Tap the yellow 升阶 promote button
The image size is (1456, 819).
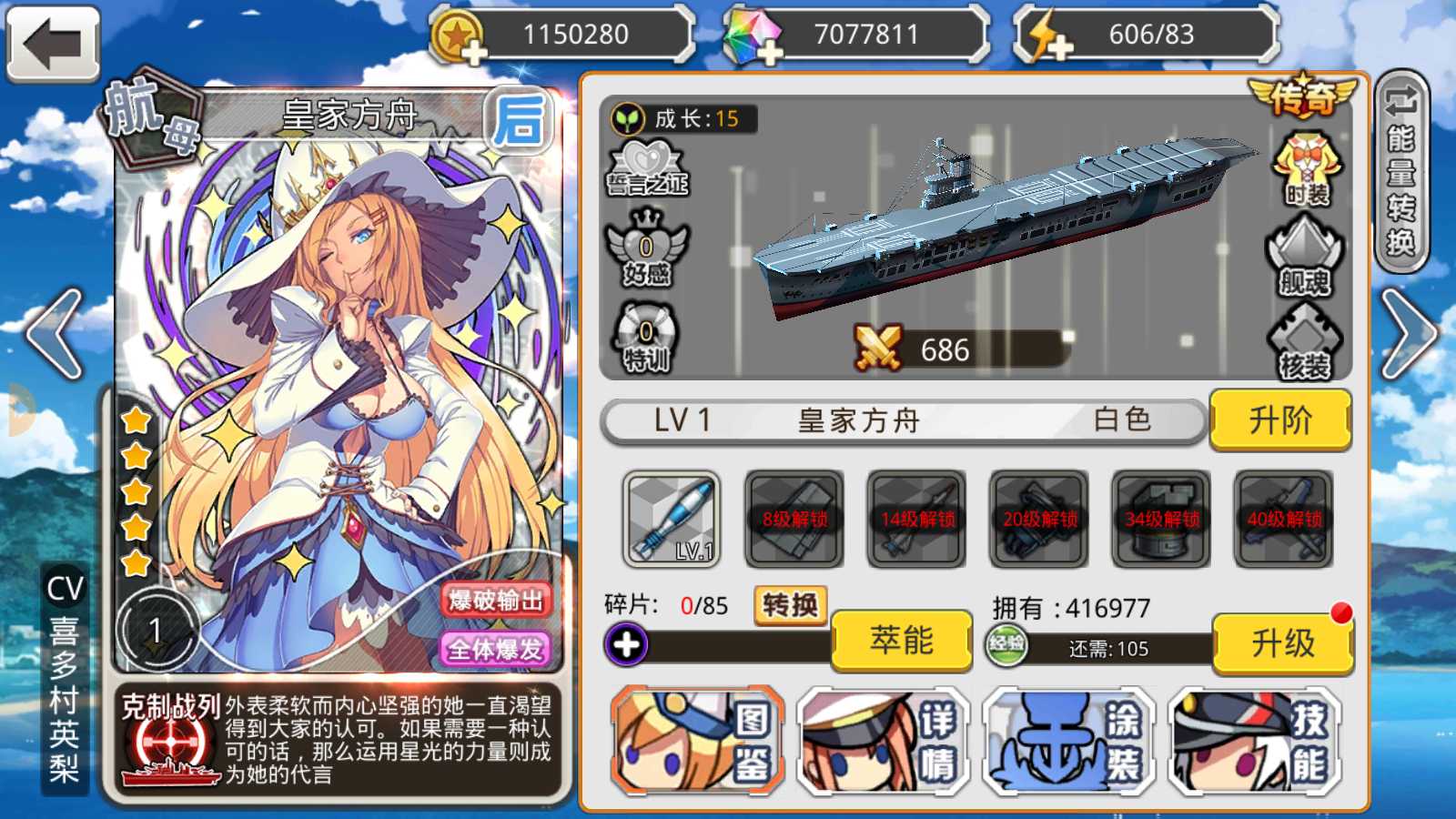tap(1279, 420)
